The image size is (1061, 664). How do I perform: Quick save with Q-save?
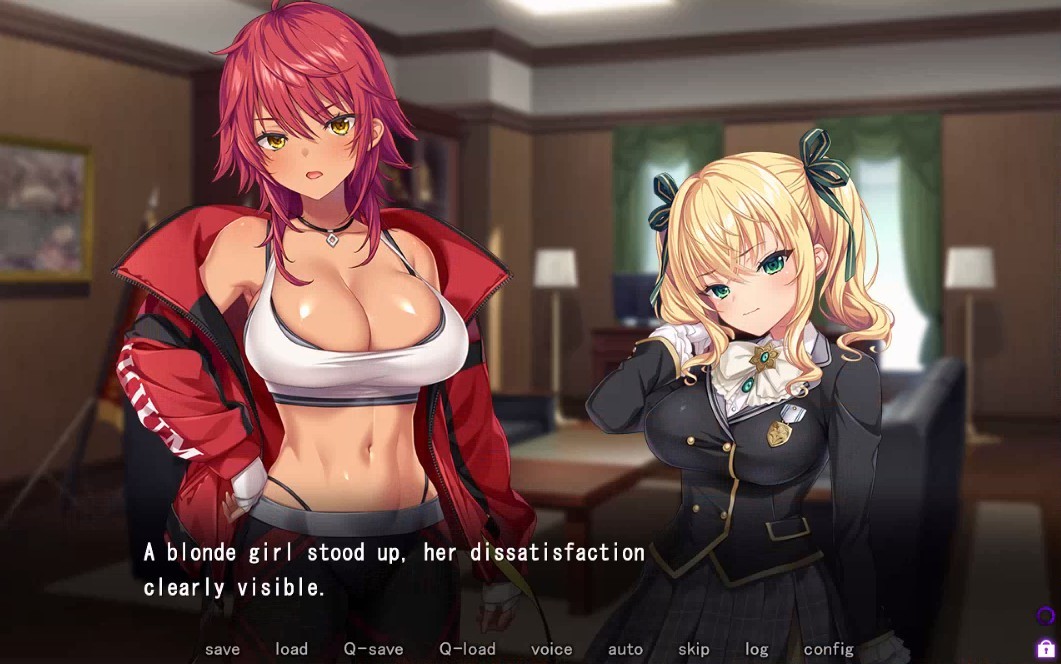point(373,649)
